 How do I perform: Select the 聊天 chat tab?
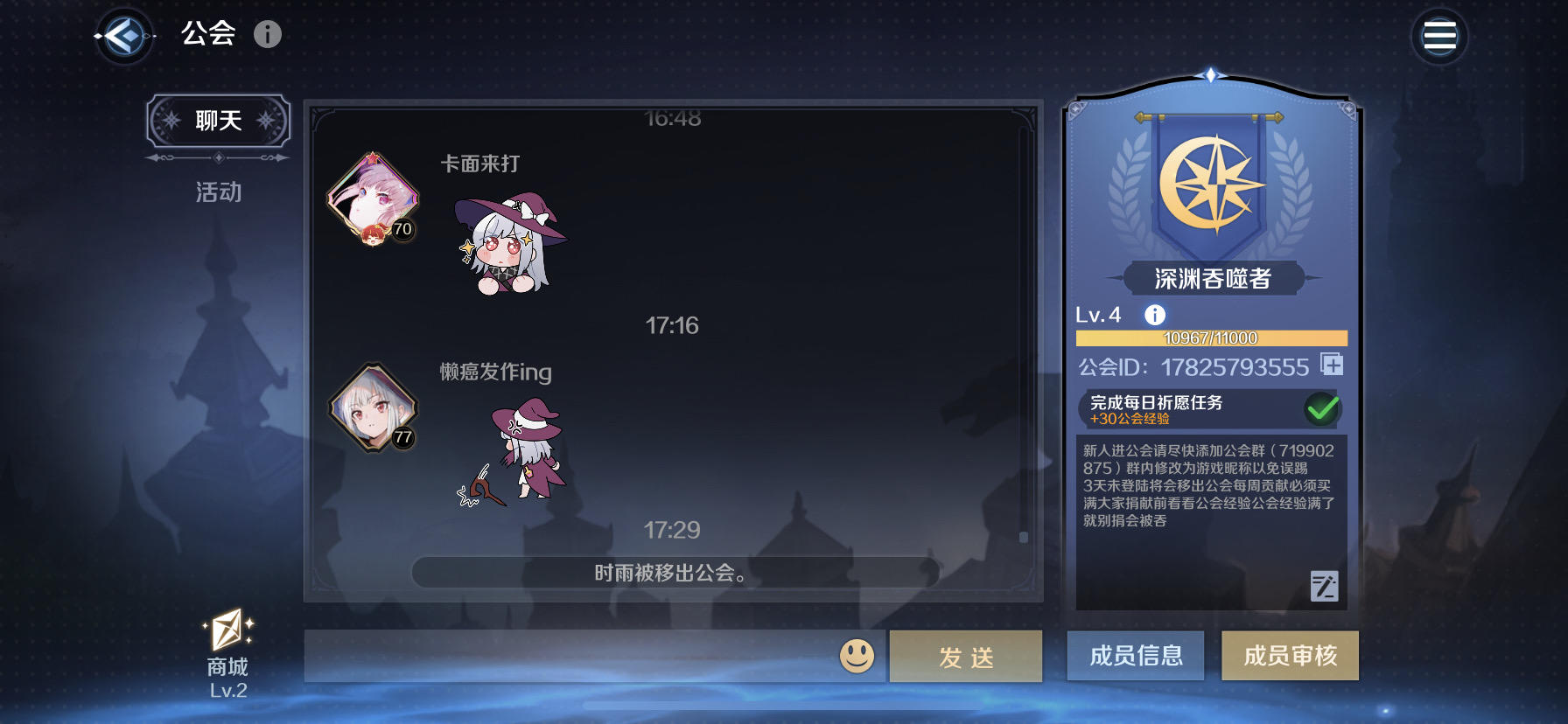click(x=217, y=122)
